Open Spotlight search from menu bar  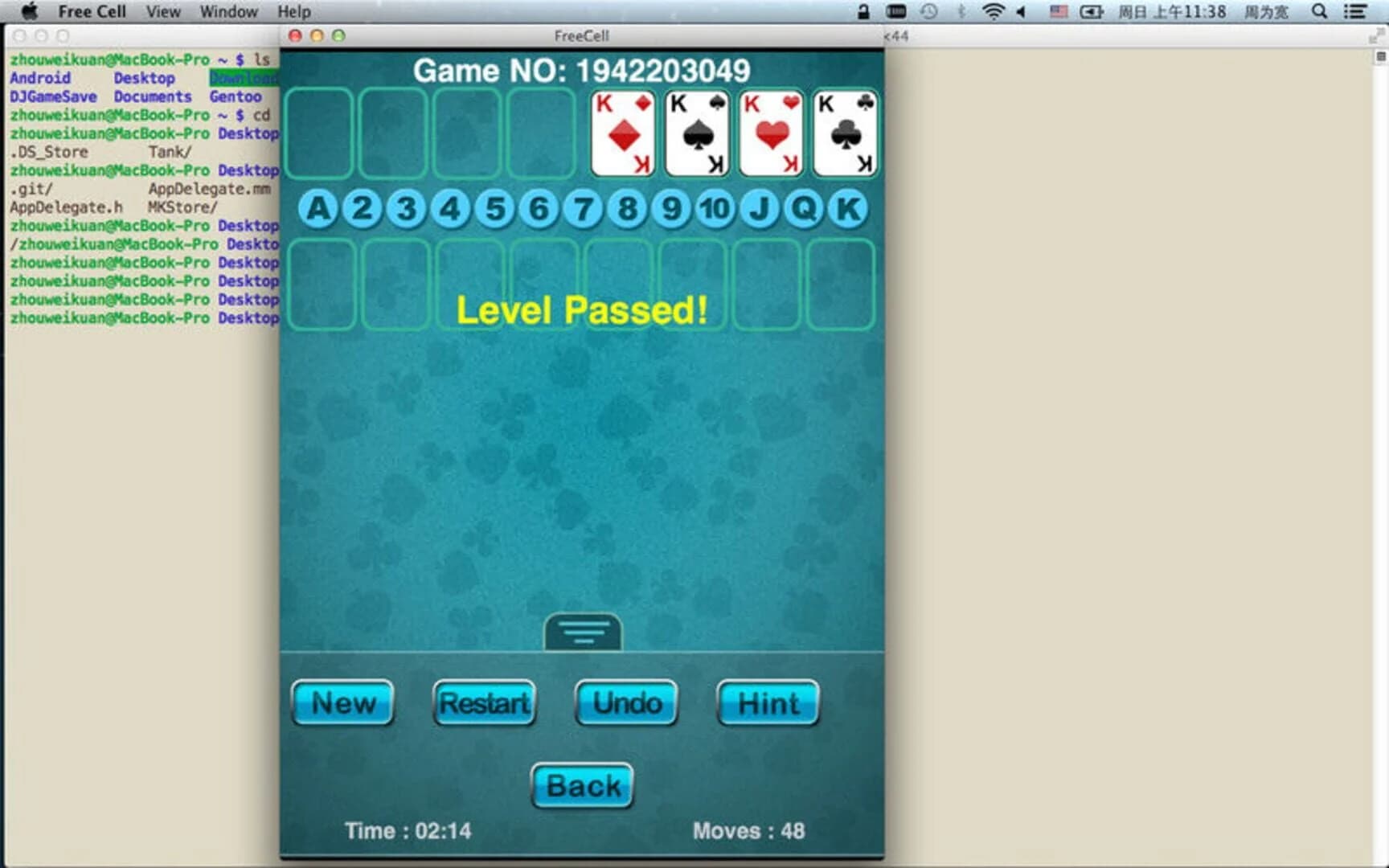coord(1319,11)
